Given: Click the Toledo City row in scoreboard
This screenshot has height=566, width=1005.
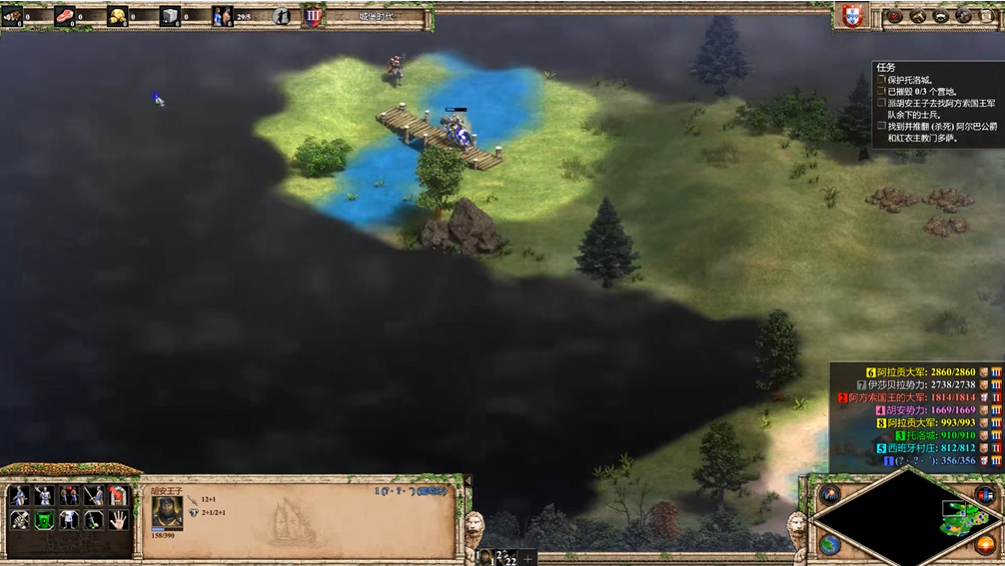Looking at the screenshot, I should (929, 436).
